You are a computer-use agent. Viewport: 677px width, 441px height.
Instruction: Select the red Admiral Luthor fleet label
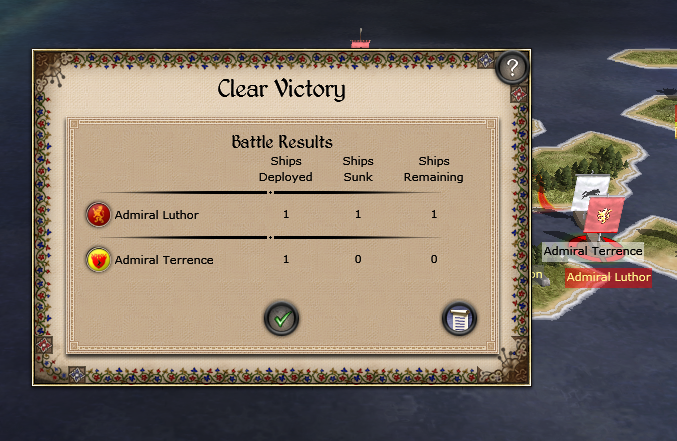pos(608,277)
